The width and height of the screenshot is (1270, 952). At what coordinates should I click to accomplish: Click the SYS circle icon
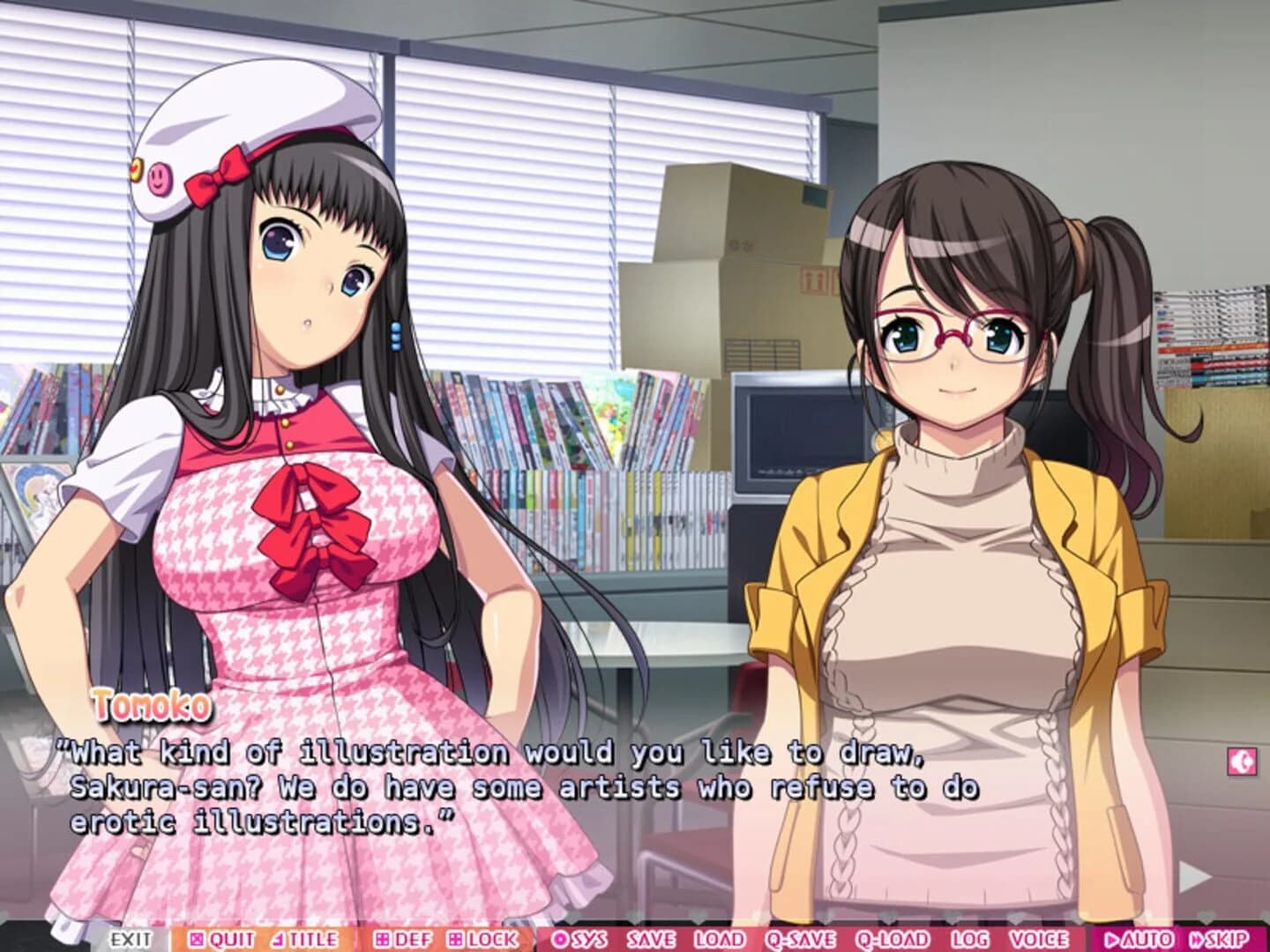[x=560, y=939]
